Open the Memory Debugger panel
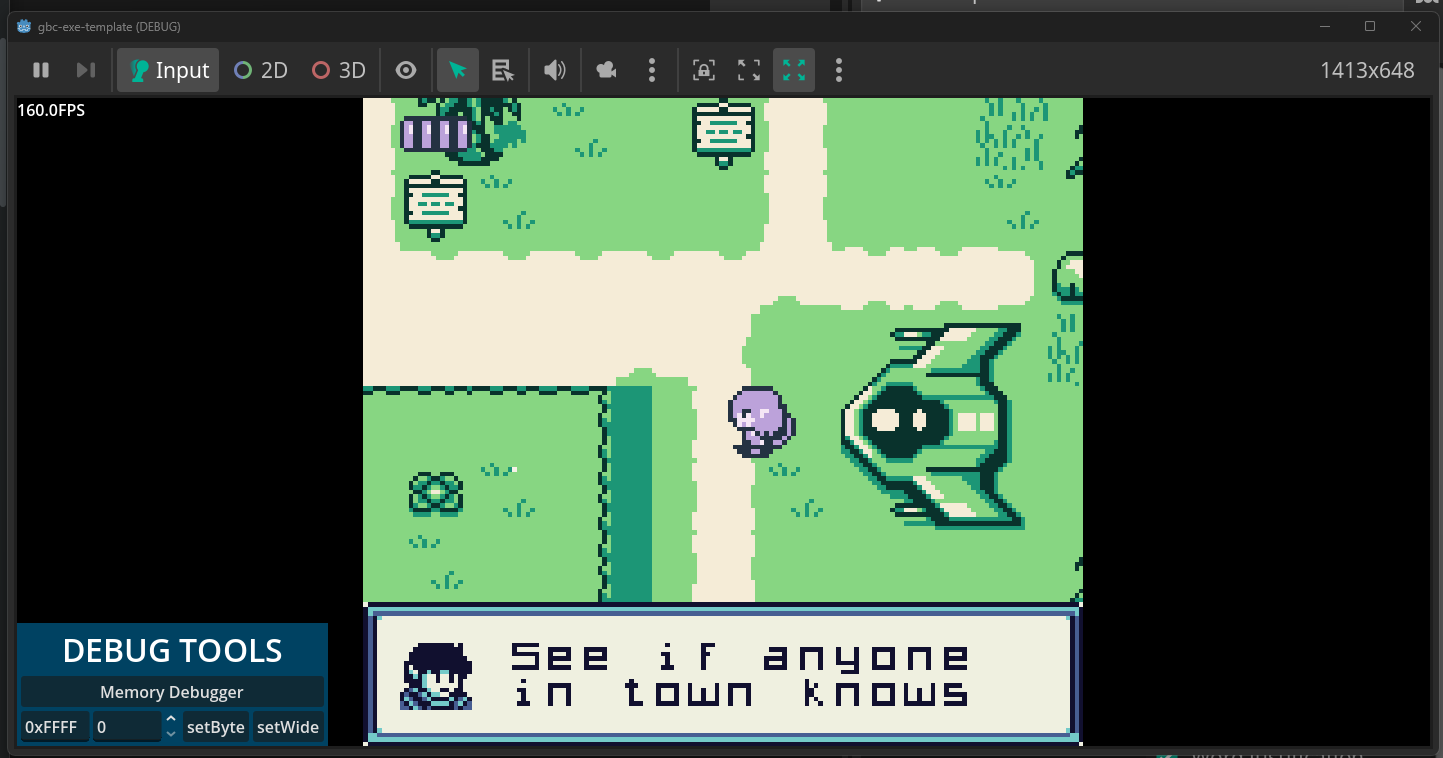The image size is (1443, 758). pyautogui.click(x=171, y=691)
